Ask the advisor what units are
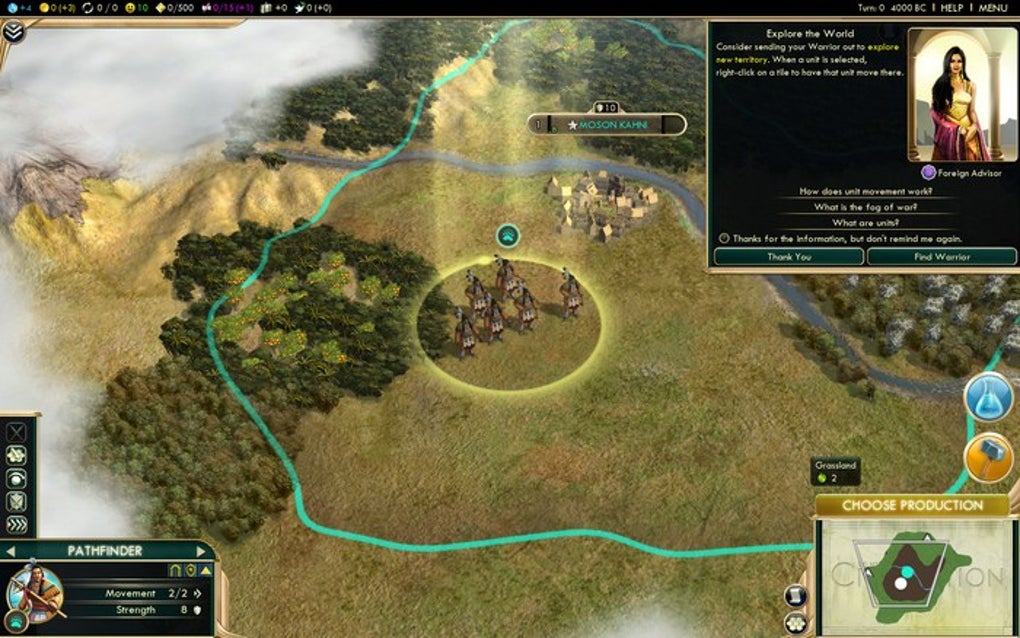The width and height of the screenshot is (1020, 638). [x=866, y=223]
